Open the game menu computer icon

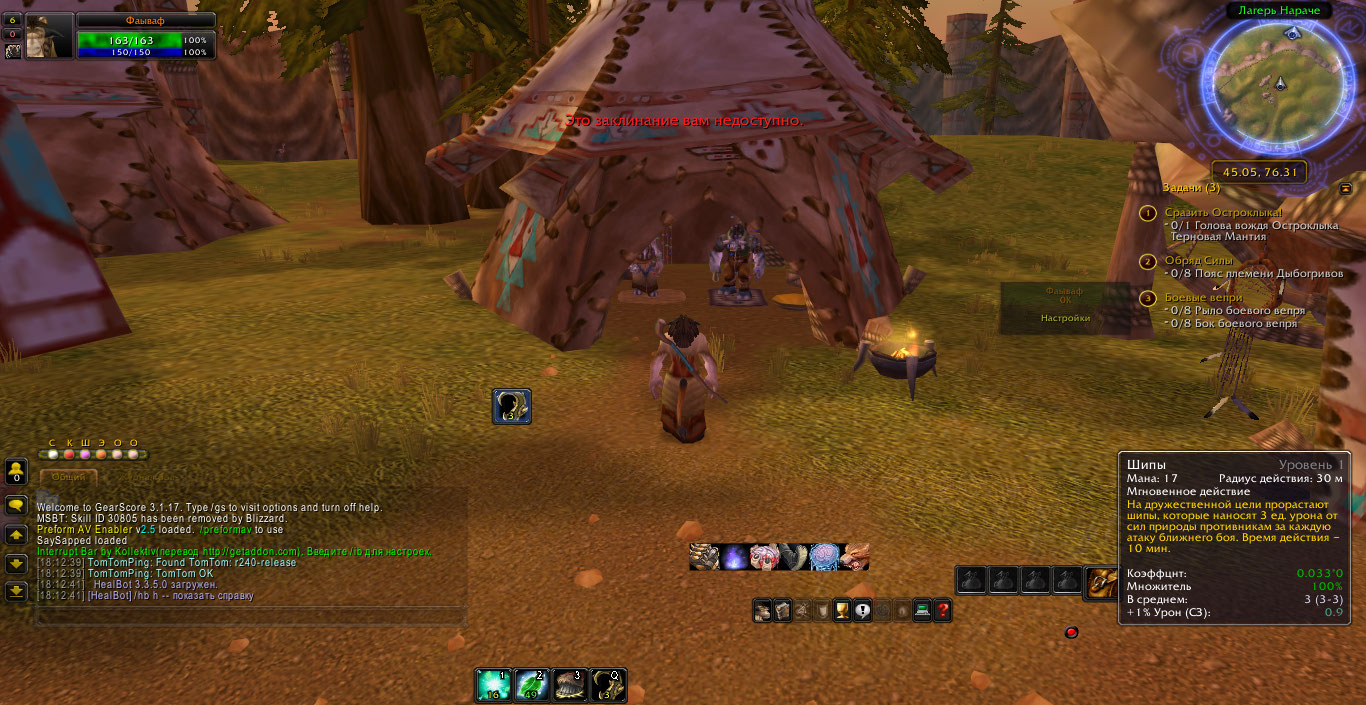tap(921, 610)
